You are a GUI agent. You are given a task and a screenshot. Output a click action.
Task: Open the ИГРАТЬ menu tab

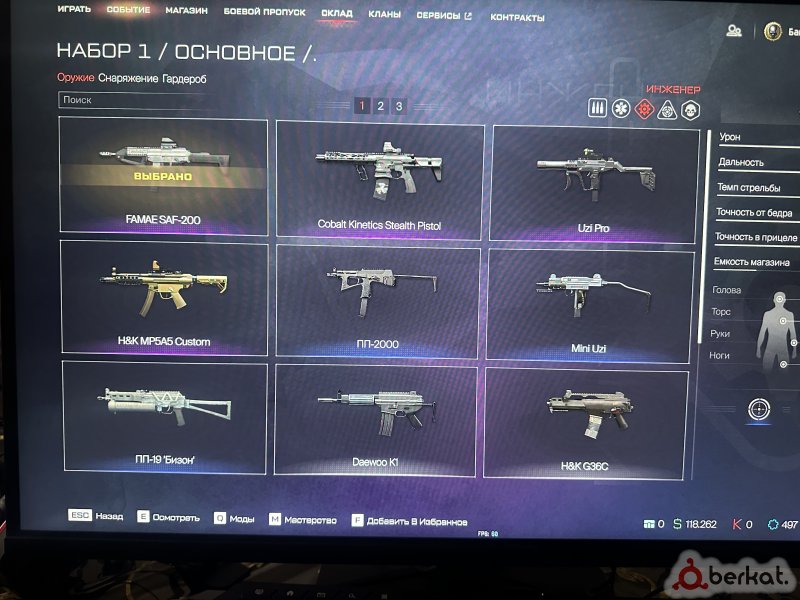tap(74, 10)
